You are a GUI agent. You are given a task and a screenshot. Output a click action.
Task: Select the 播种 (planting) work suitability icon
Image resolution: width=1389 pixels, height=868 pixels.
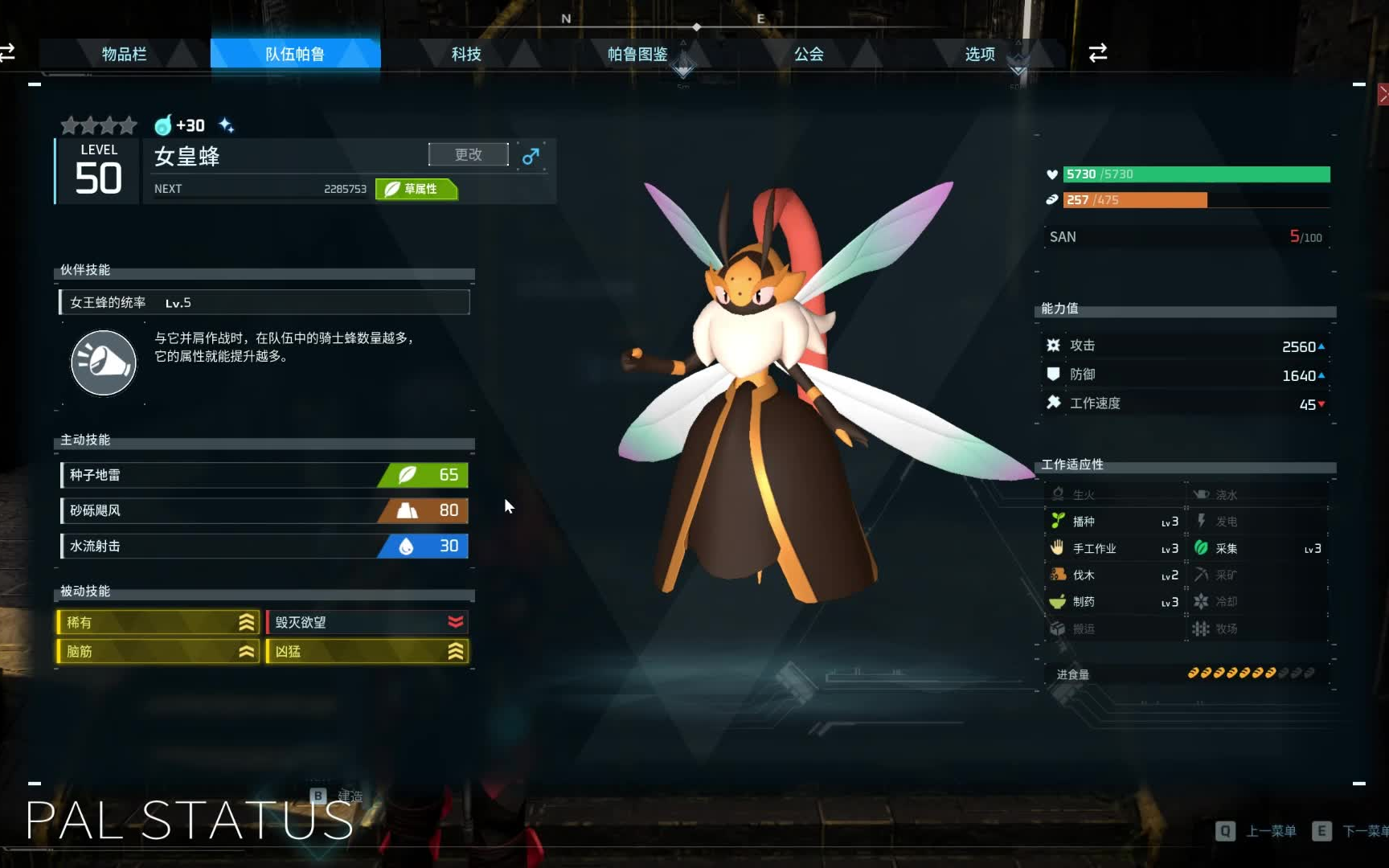point(1057,521)
